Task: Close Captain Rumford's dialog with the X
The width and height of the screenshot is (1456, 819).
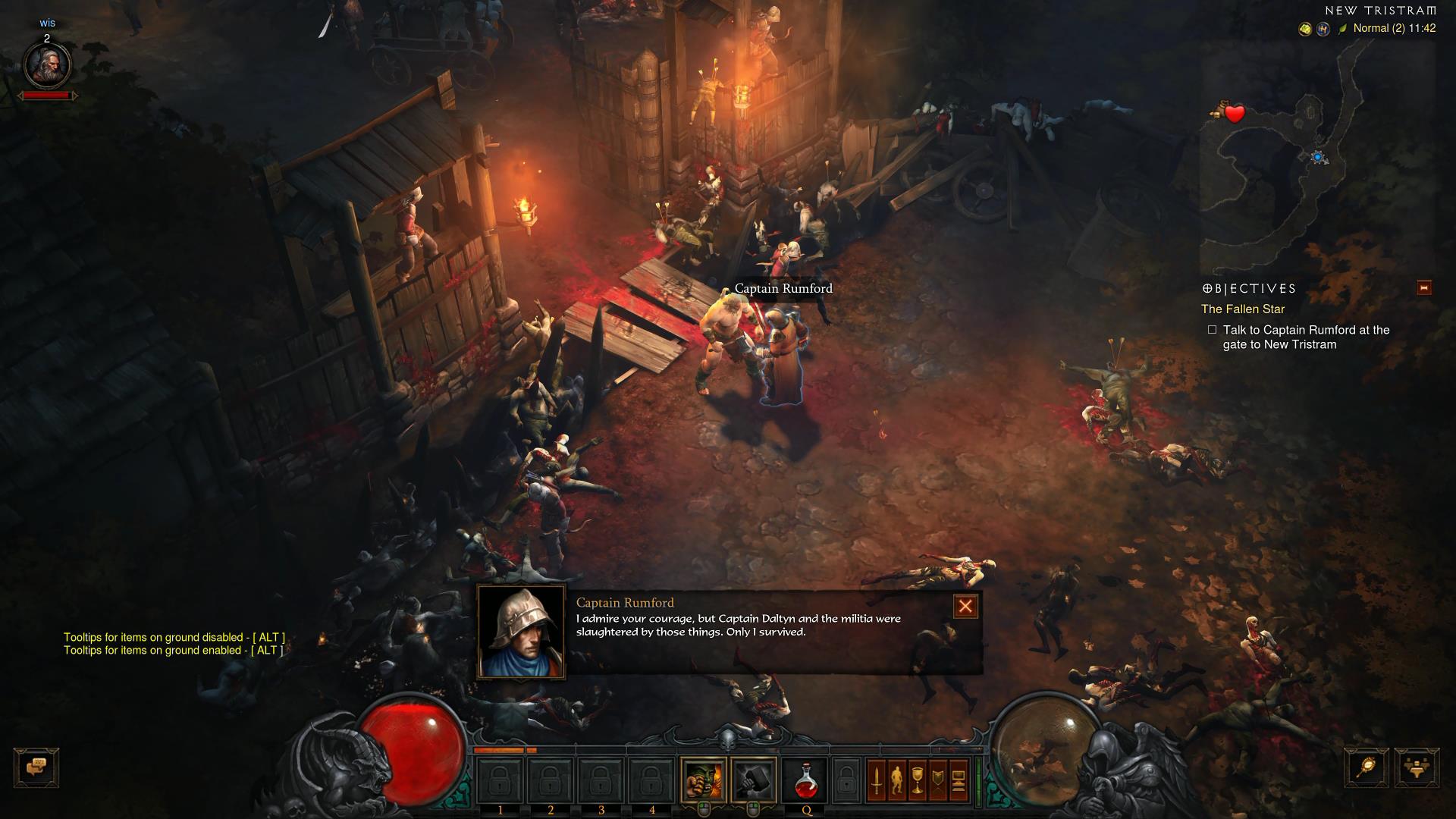Action: [965, 605]
